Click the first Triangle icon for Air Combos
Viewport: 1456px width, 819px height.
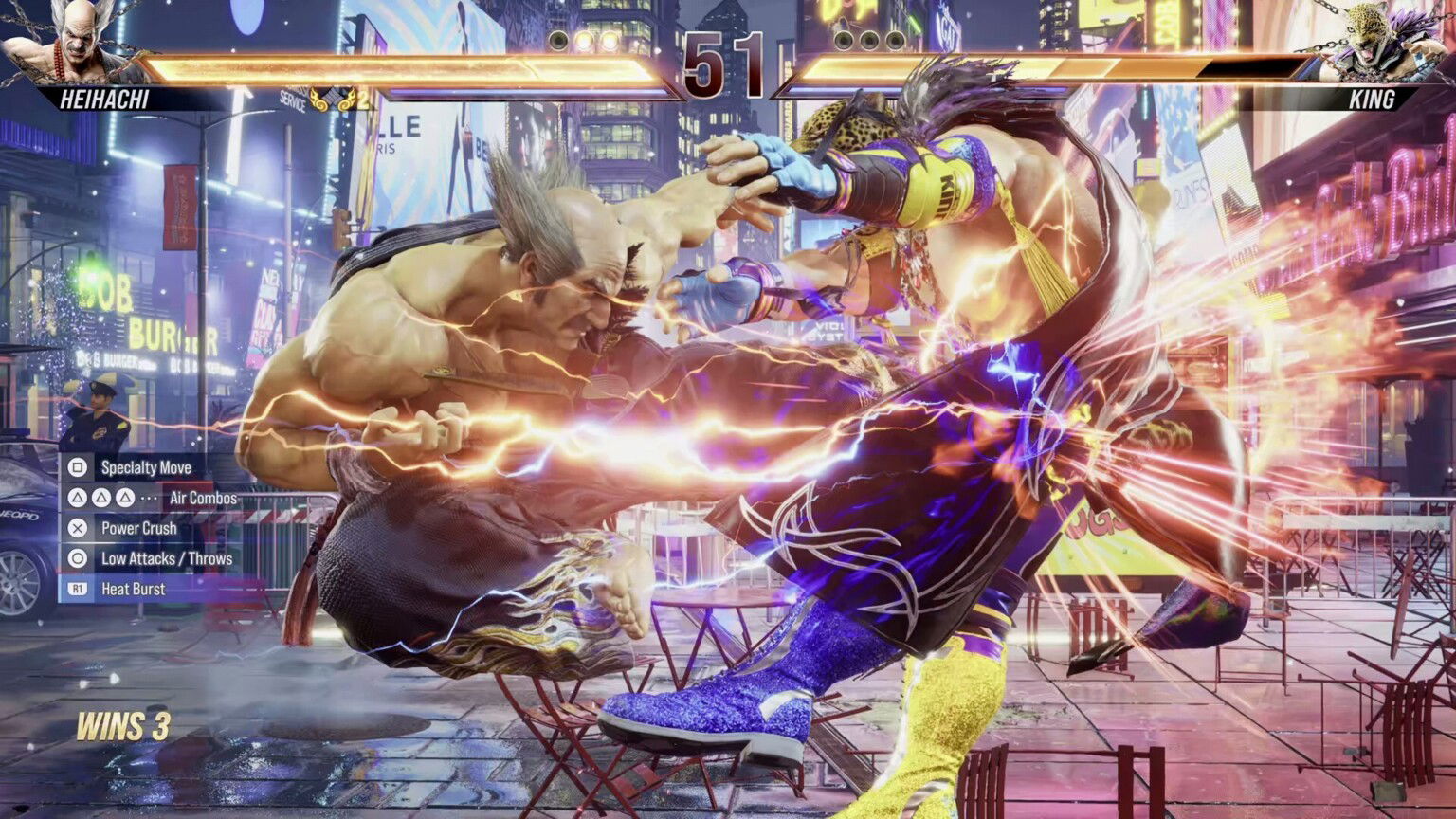[x=78, y=497]
